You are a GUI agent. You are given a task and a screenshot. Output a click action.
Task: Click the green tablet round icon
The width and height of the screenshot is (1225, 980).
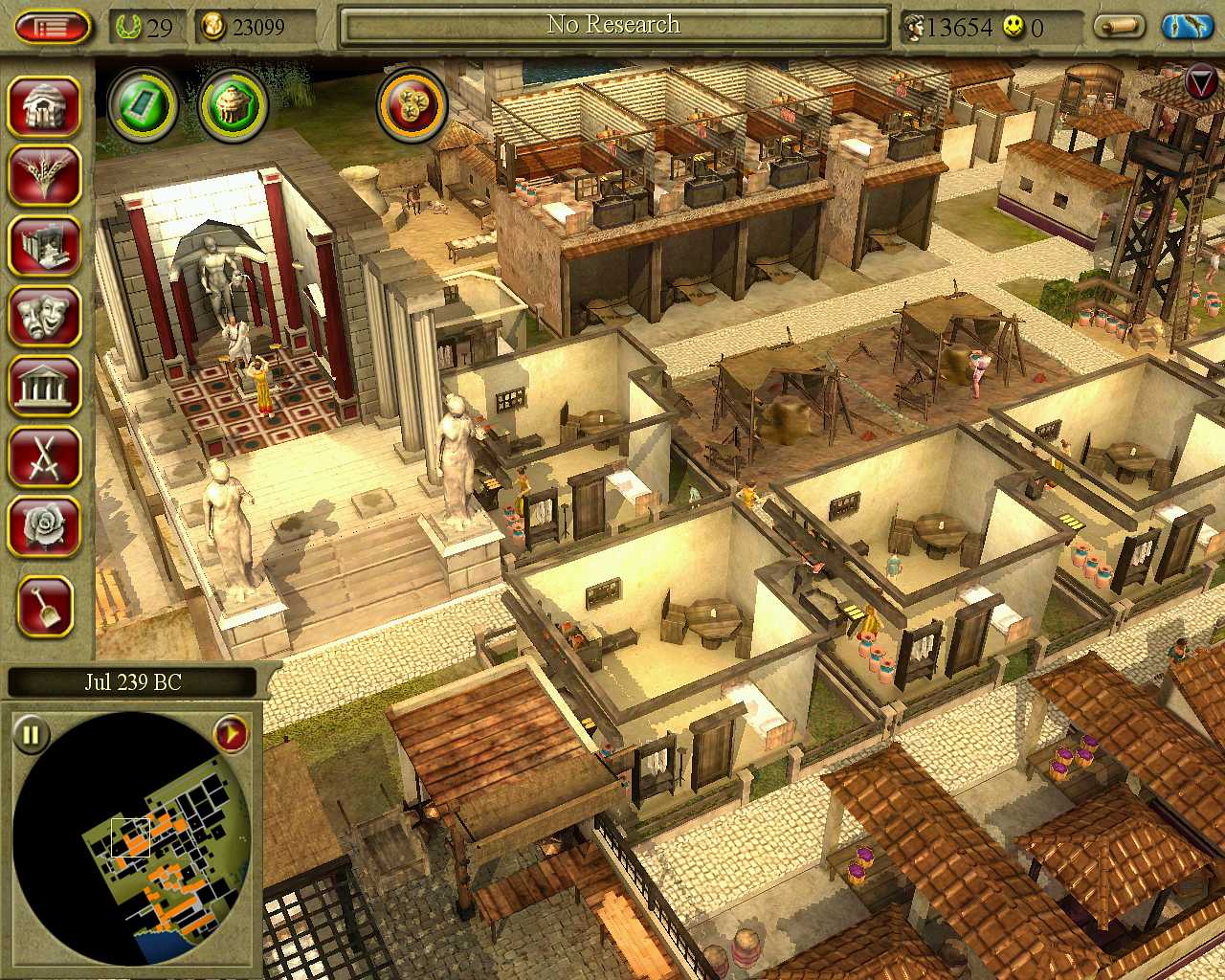143,105
